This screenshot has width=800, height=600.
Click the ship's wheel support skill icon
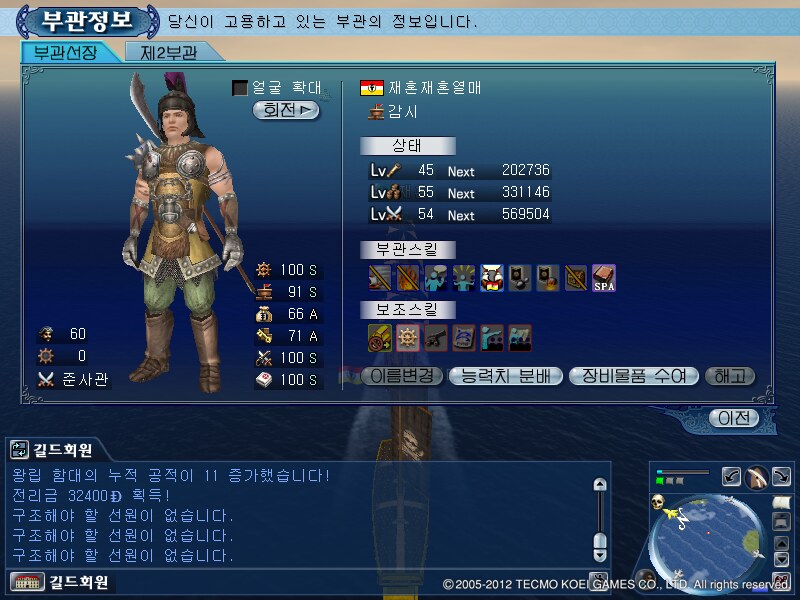[x=408, y=338]
